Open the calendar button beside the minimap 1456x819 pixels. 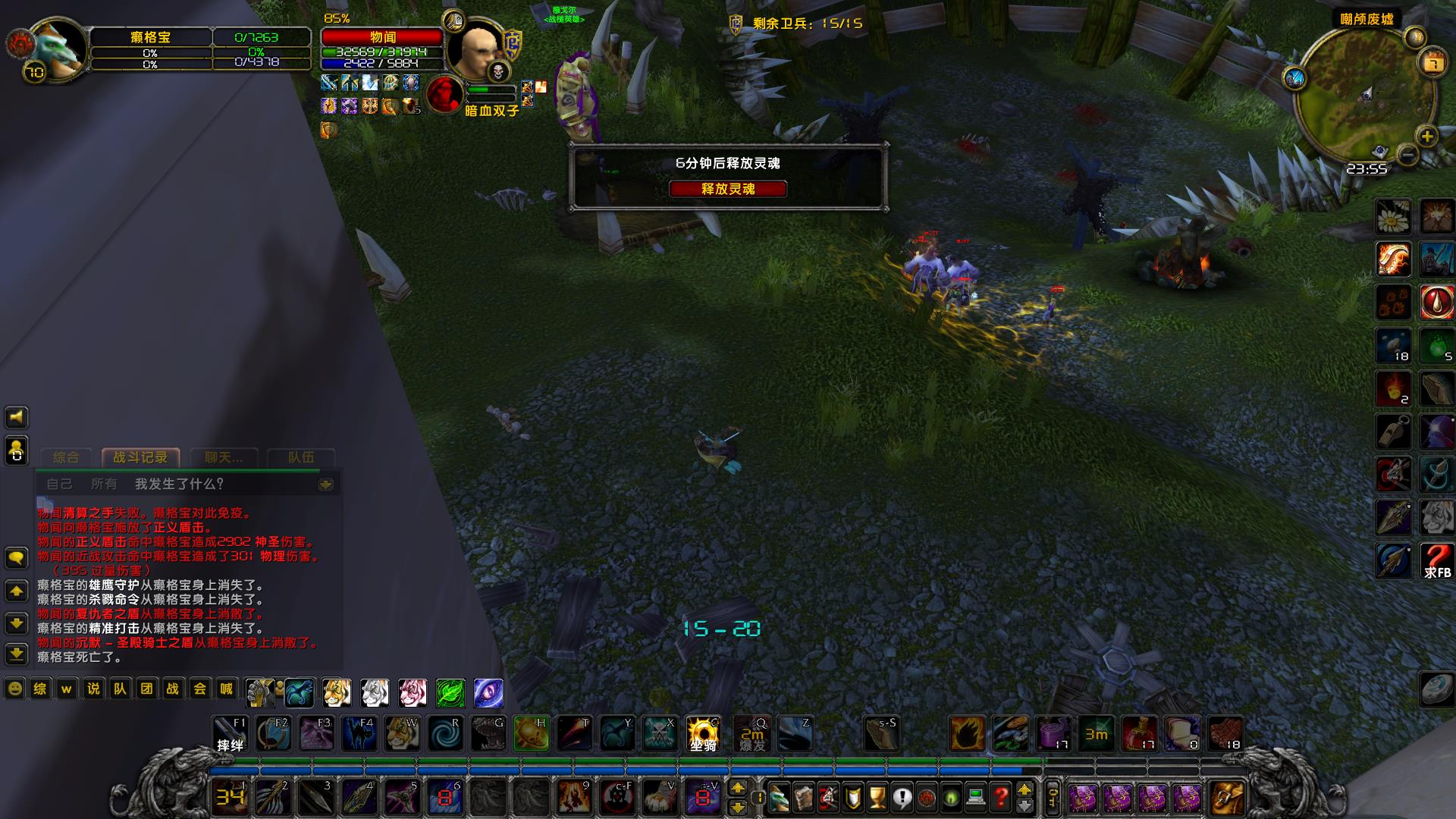coord(1432,64)
